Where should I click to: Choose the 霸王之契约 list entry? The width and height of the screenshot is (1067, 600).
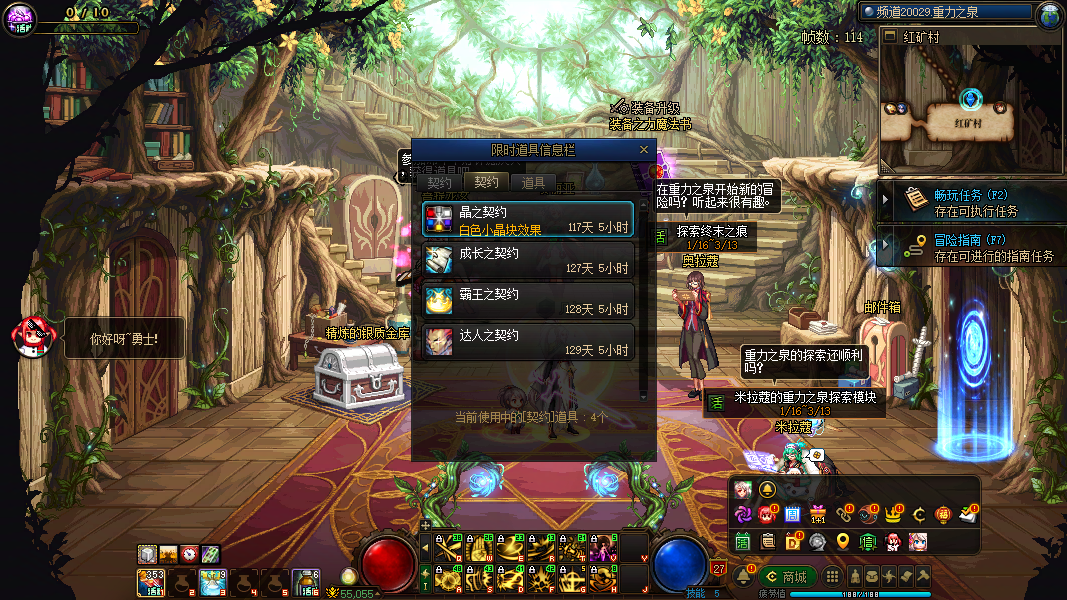[528, 301]
